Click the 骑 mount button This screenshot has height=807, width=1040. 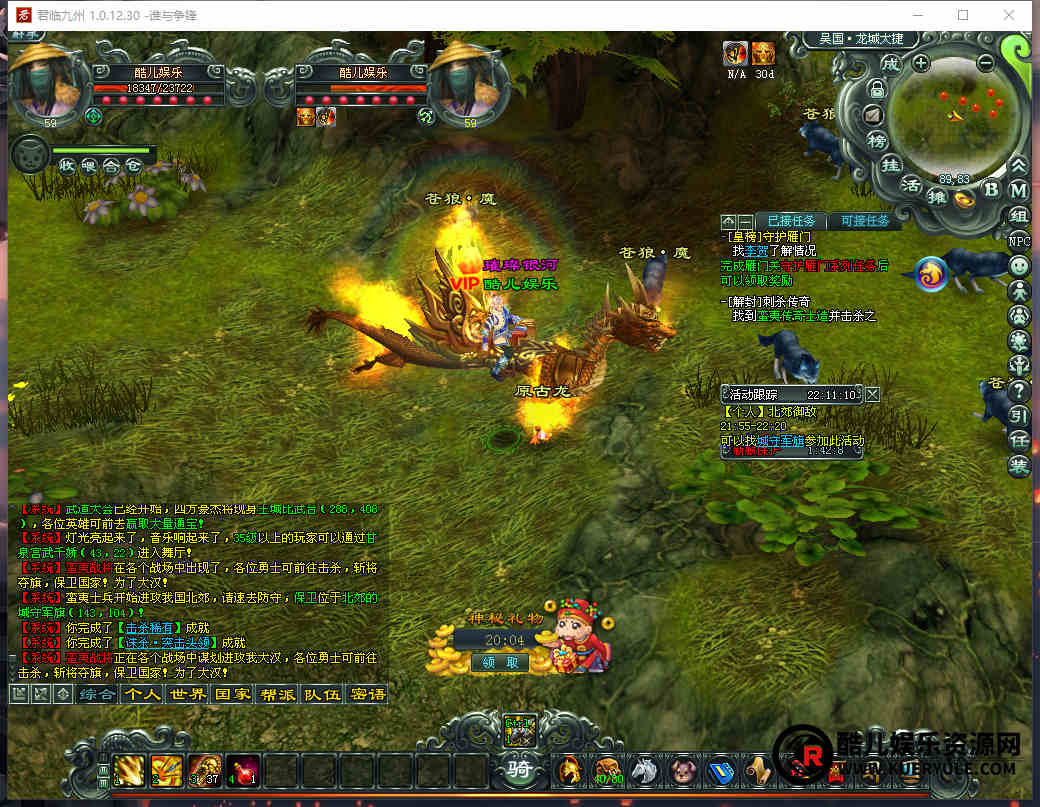point(520,770)
